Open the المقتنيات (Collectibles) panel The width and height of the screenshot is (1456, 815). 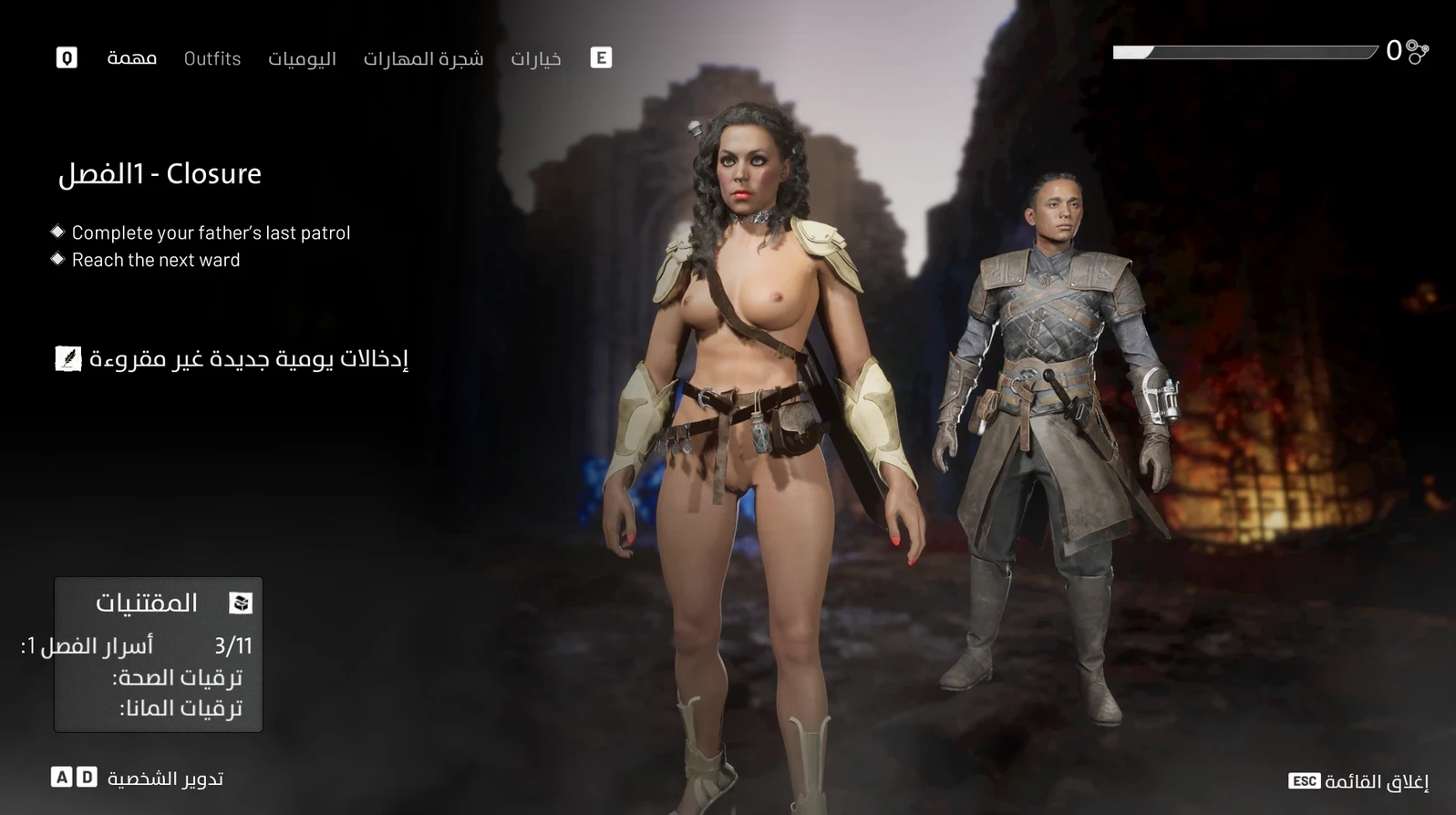coord(158,603)
